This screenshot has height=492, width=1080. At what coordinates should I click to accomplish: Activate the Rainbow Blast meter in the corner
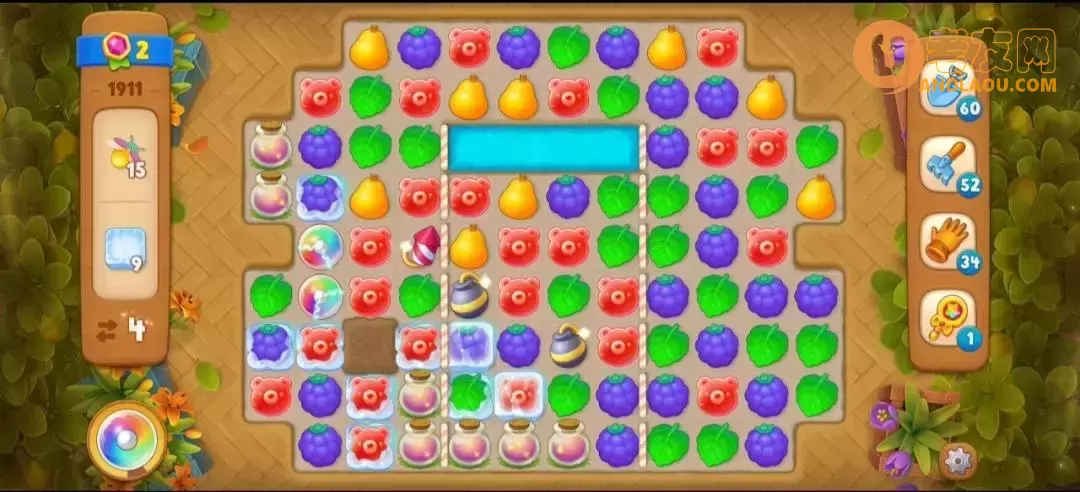click(x=127, y=441)
